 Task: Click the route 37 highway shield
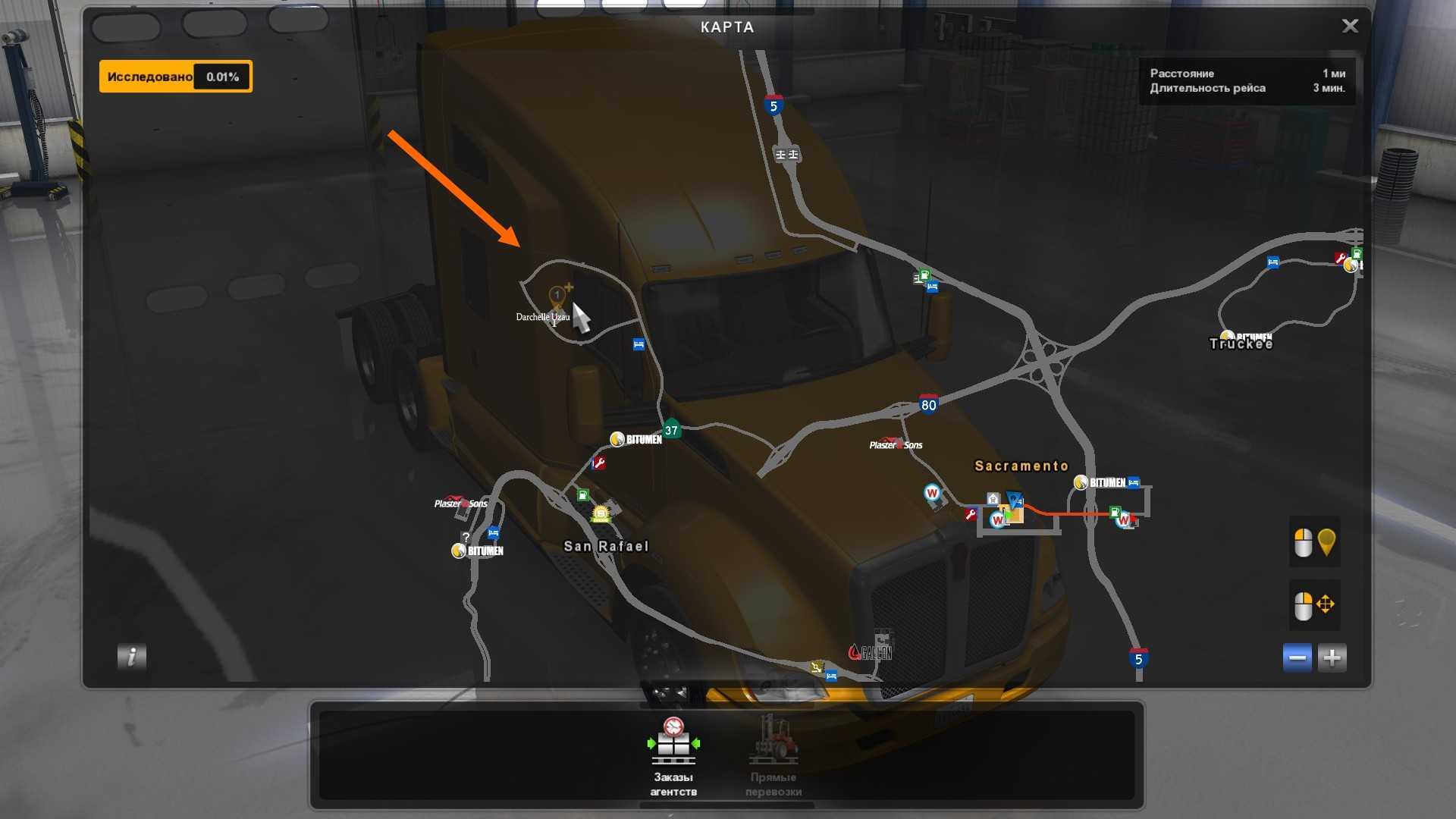pyautogui.click(x=671, y=430)
